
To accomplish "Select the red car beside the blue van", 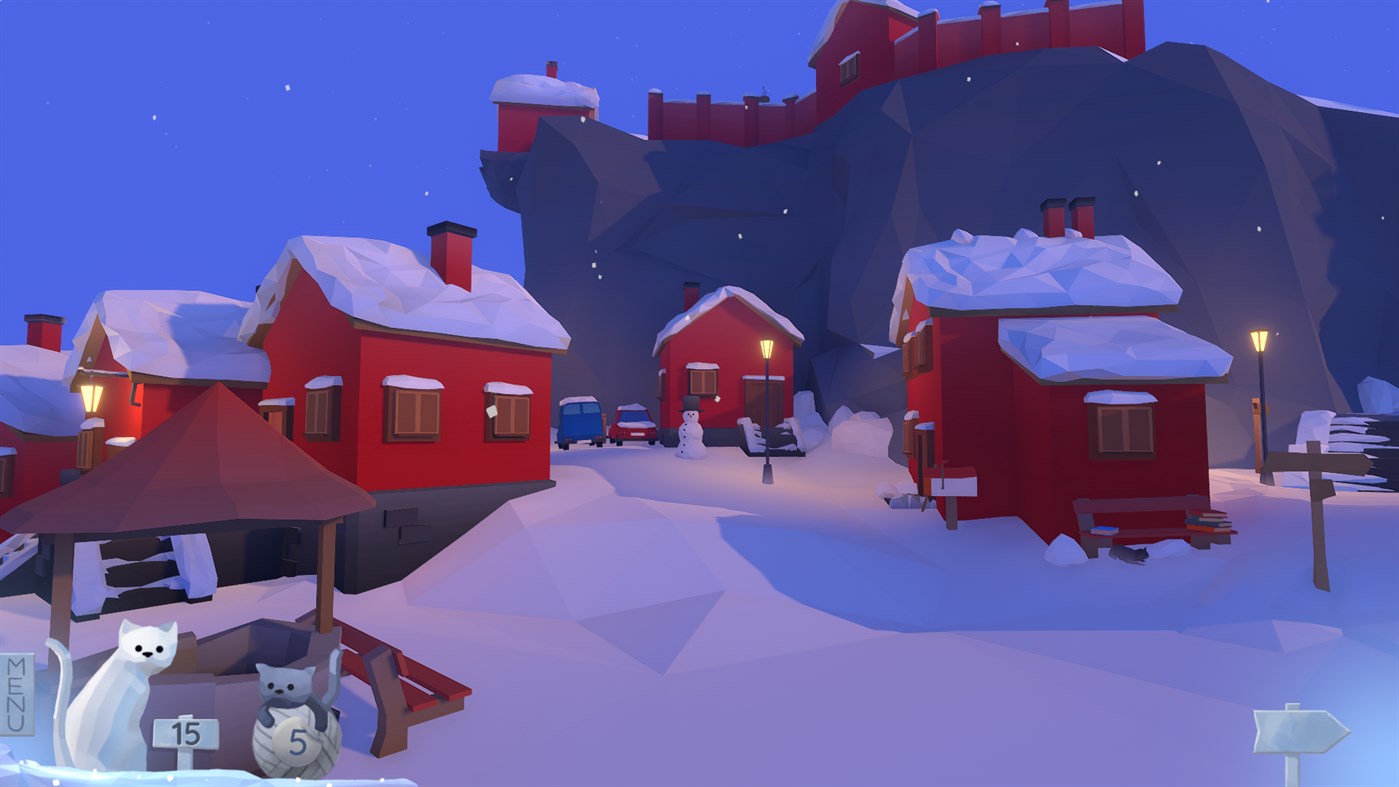I will pyautogui.click(x=634, y=425).
